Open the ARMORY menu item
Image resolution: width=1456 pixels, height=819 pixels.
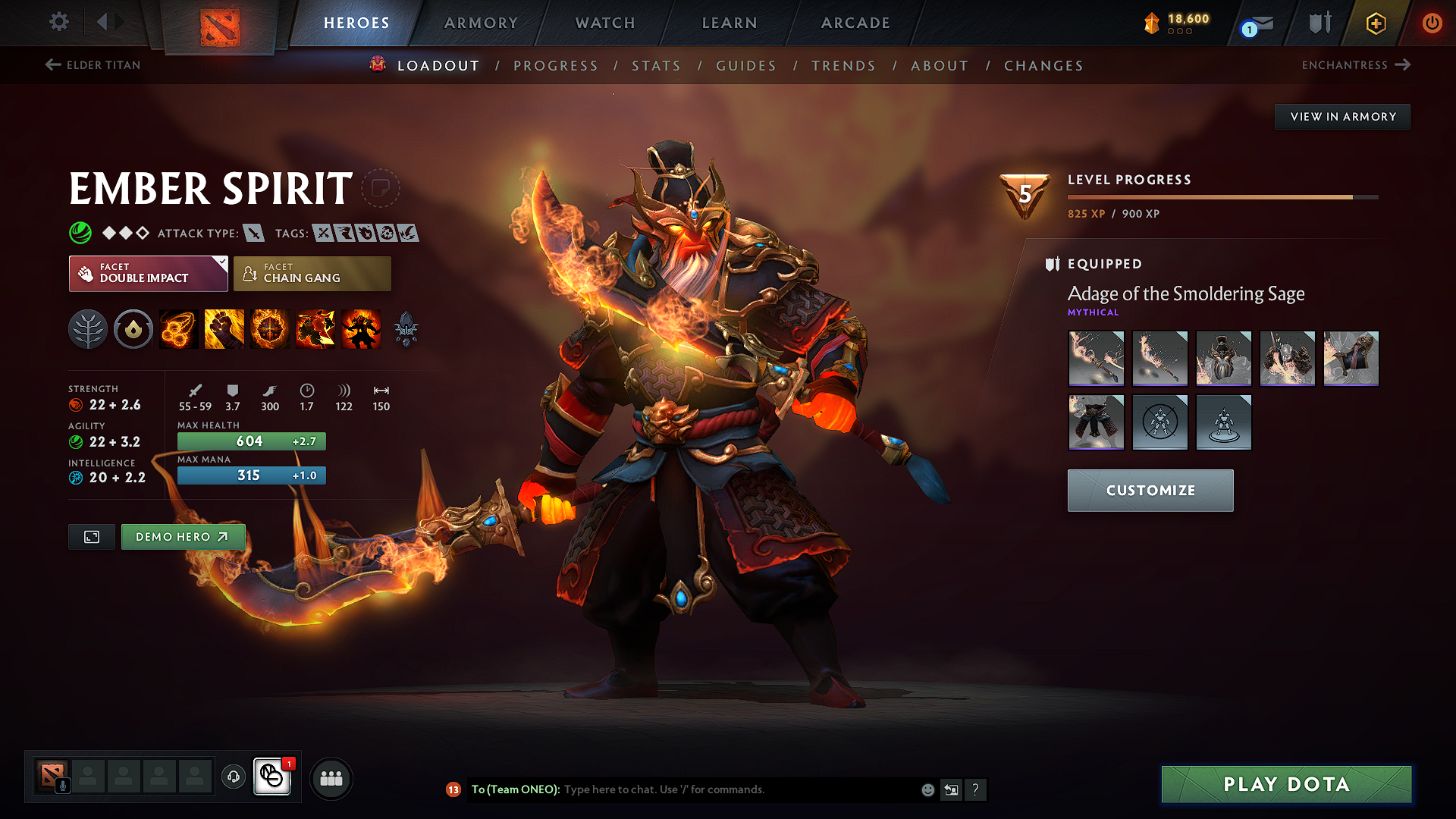481,23
